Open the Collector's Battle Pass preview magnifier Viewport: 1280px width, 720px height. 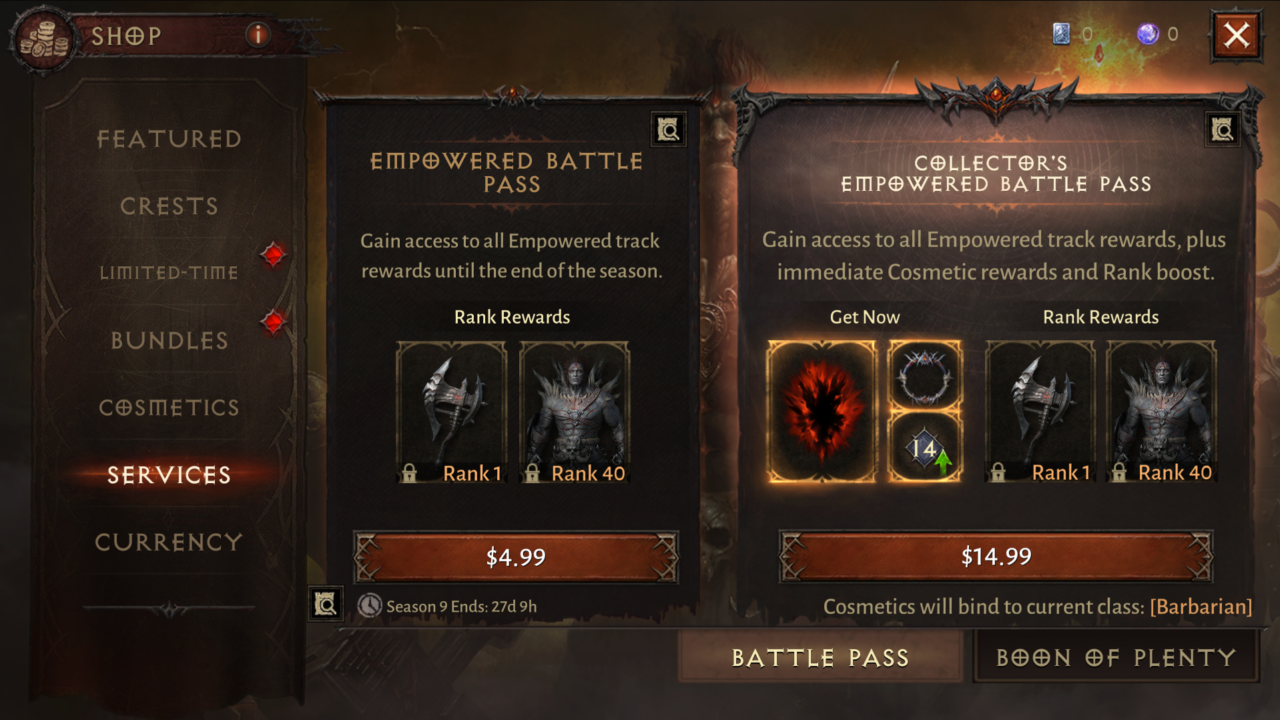(1222, 128)
